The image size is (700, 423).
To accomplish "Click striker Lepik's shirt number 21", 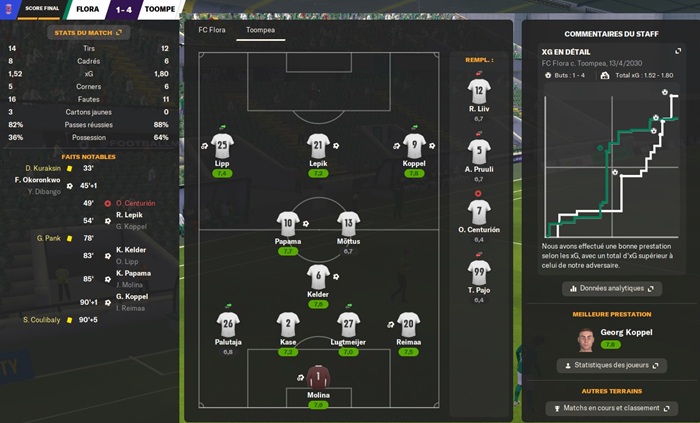I will [x=319, y=145].
